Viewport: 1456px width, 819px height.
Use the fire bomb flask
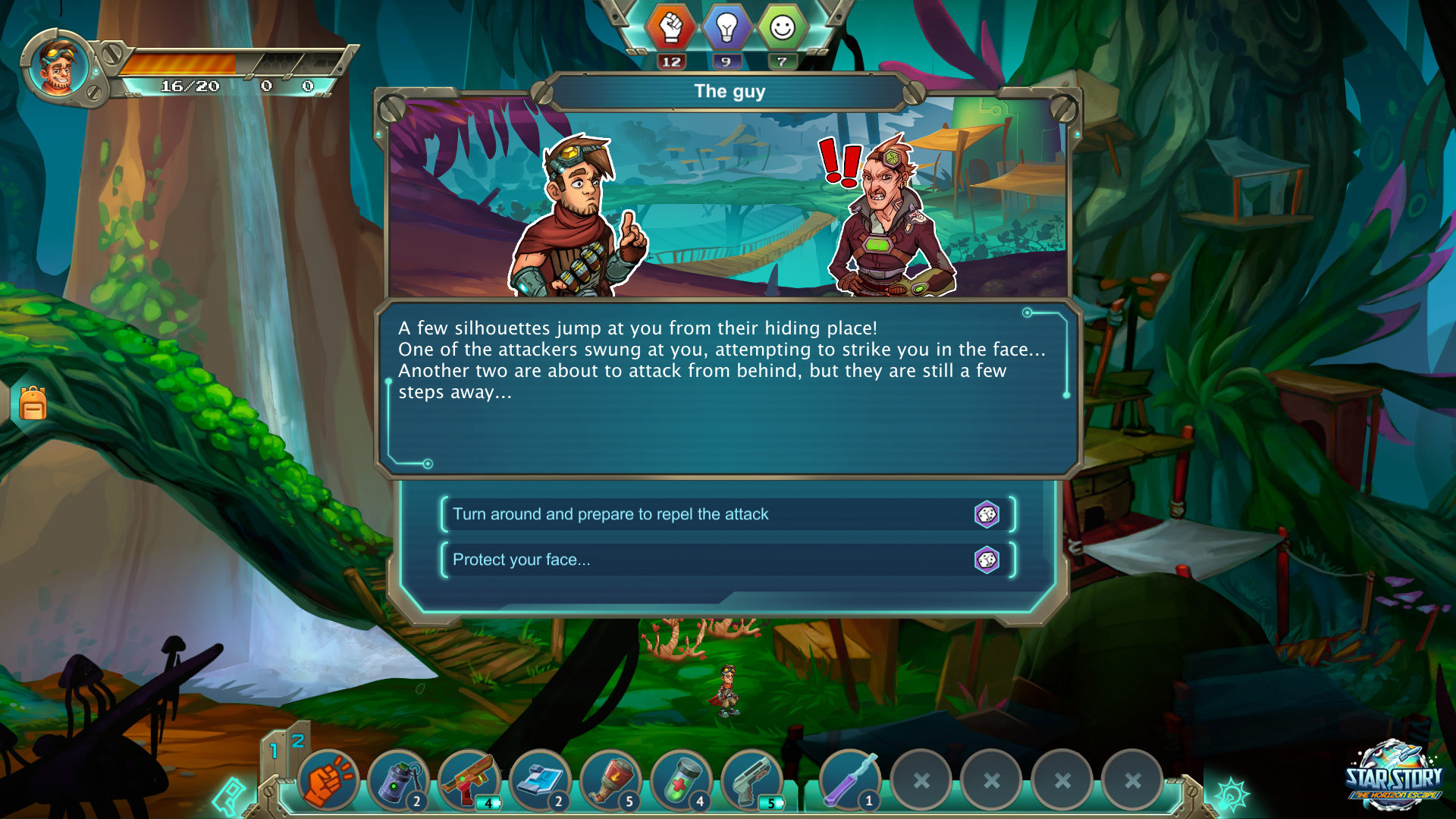tap(612, 778)
